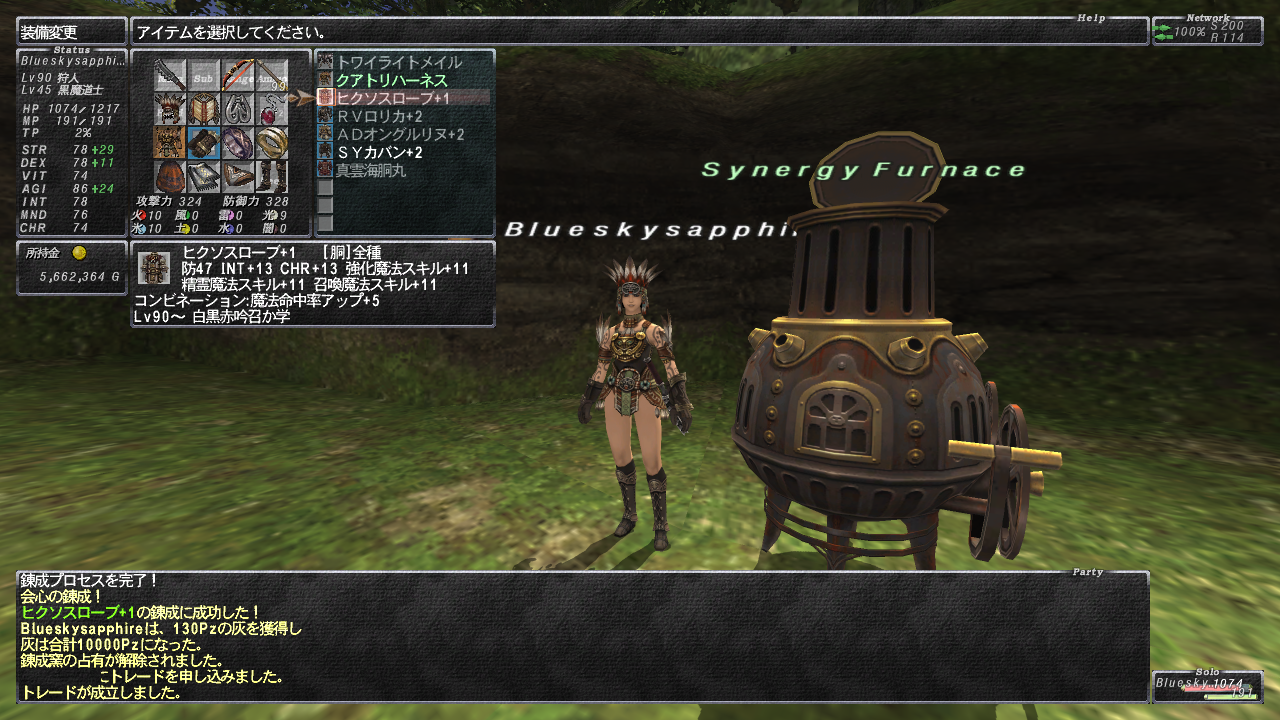Choose ＡＤオングルリヌ+2 body armor
Image resolution: width=1280 pixels, height=720 pixels.
pyautogui.click(x=400, y=134)
